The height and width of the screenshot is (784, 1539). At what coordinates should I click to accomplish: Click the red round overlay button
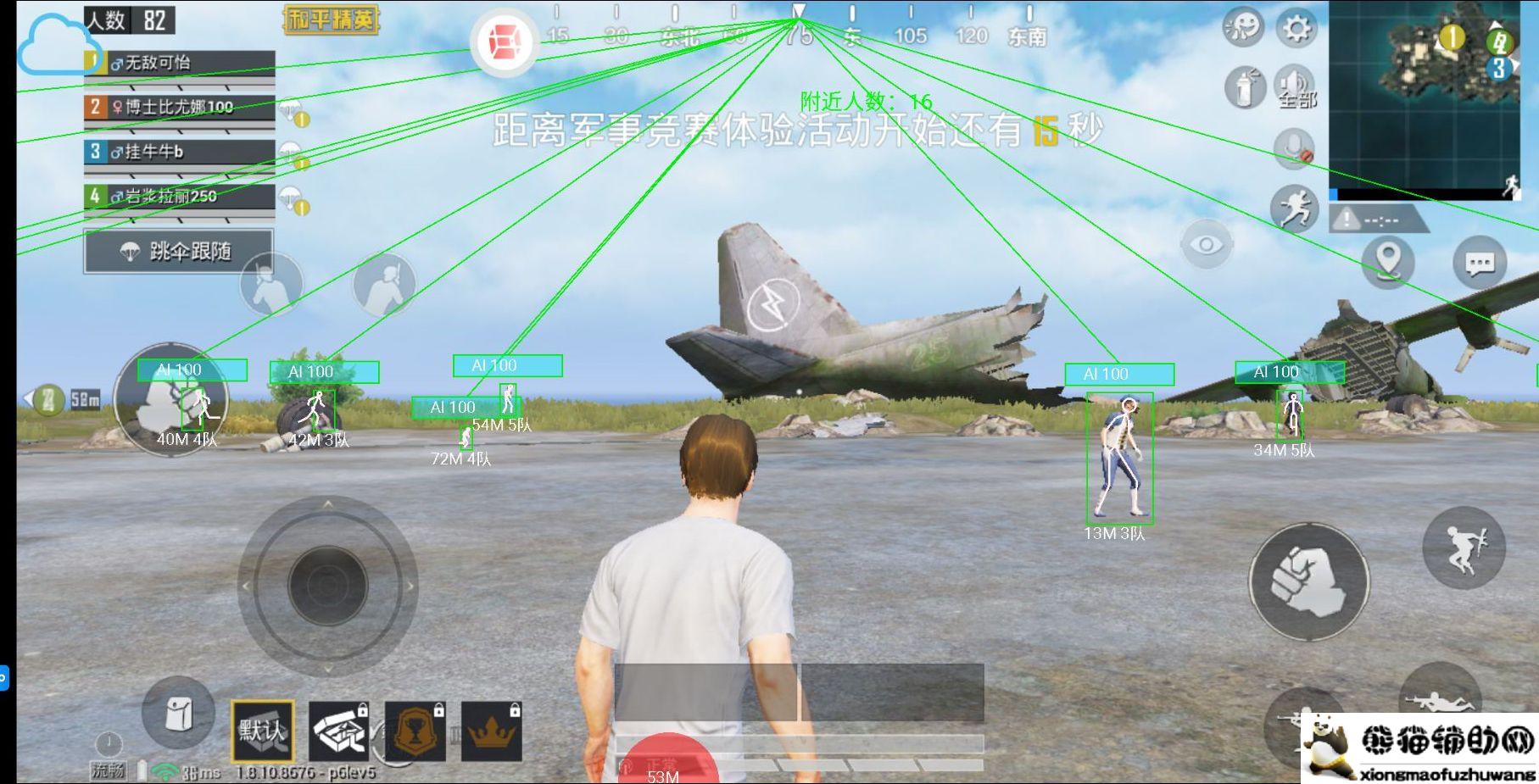[x=505, y=41]
